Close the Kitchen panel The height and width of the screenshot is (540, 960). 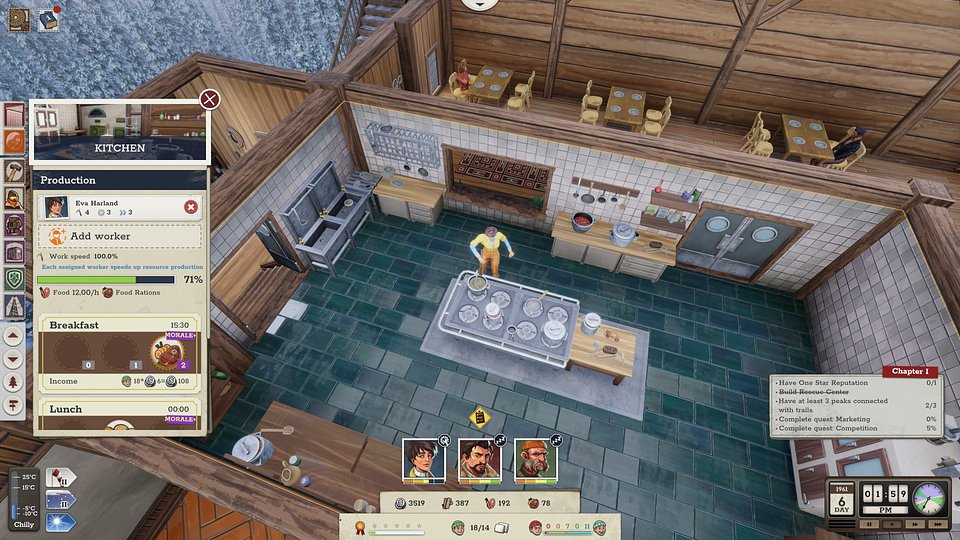209,99
